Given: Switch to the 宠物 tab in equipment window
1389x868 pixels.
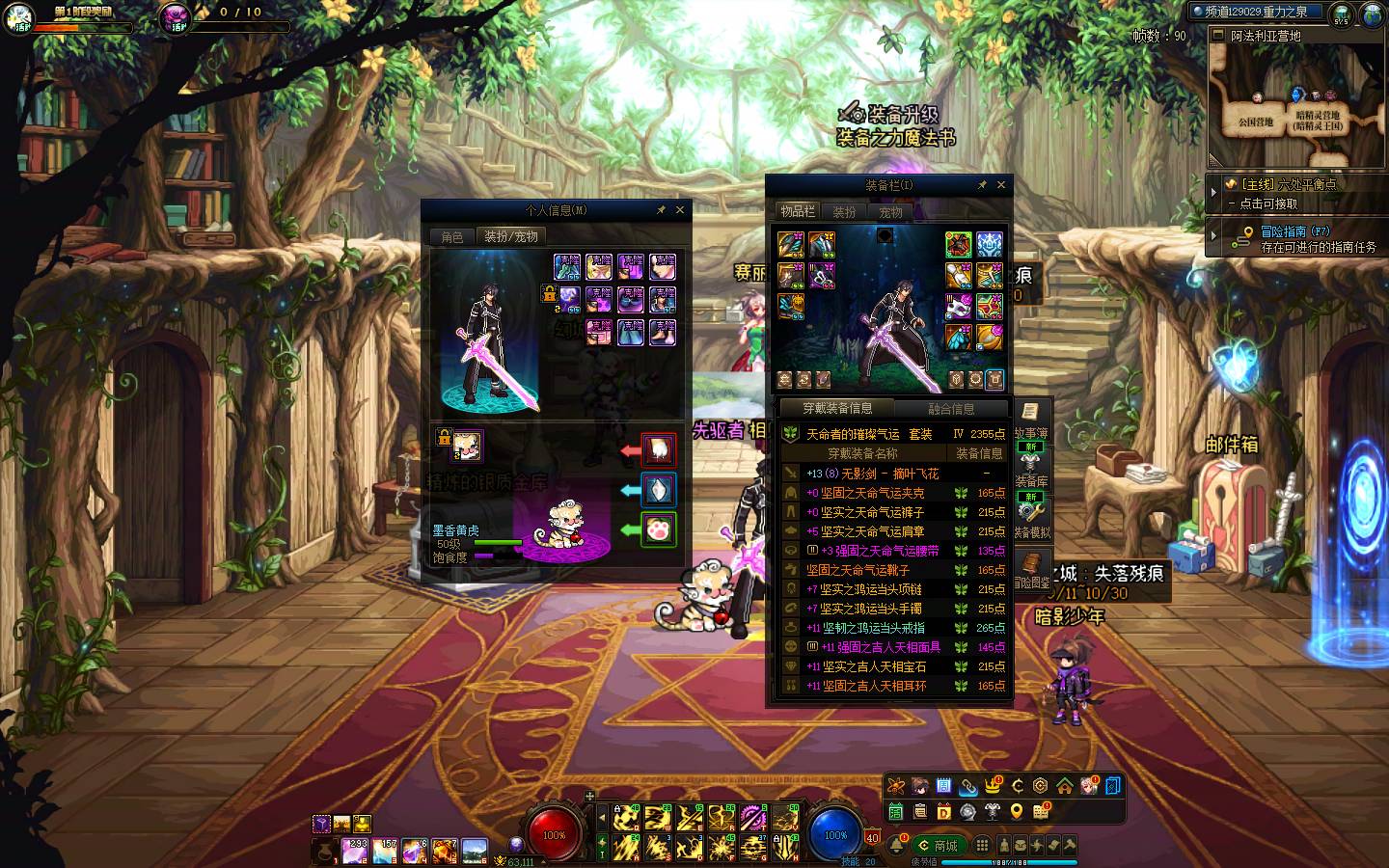Looking at the screenshot, I should coord(890,212).
